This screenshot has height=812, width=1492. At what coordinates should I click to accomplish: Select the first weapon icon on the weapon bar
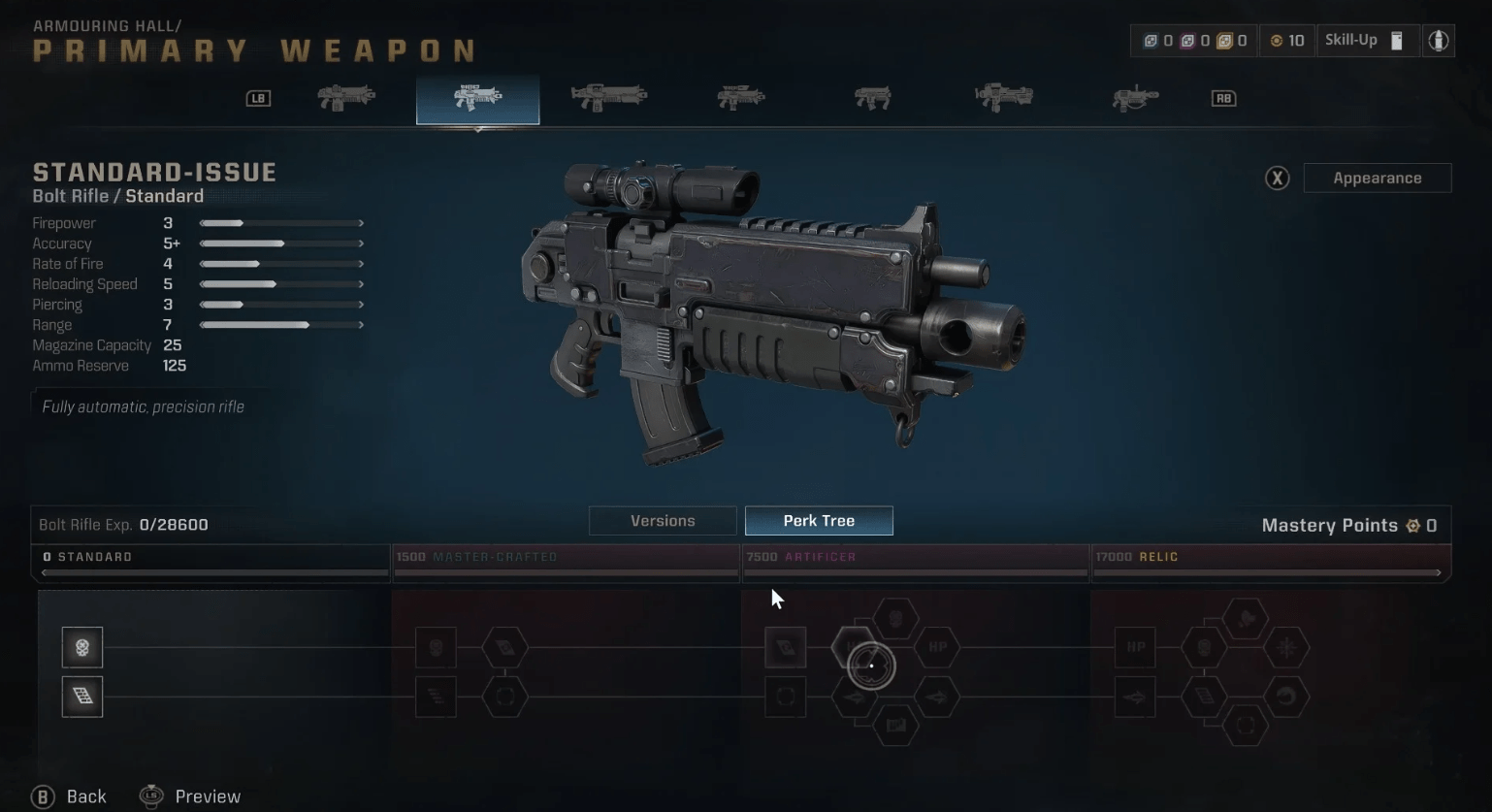(x=345, y=96)
